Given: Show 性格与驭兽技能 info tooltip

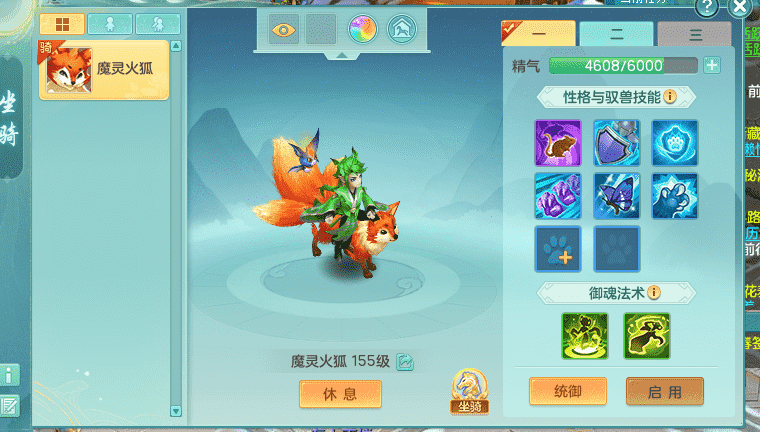Looking at the screenshot, I should point(670,97).
